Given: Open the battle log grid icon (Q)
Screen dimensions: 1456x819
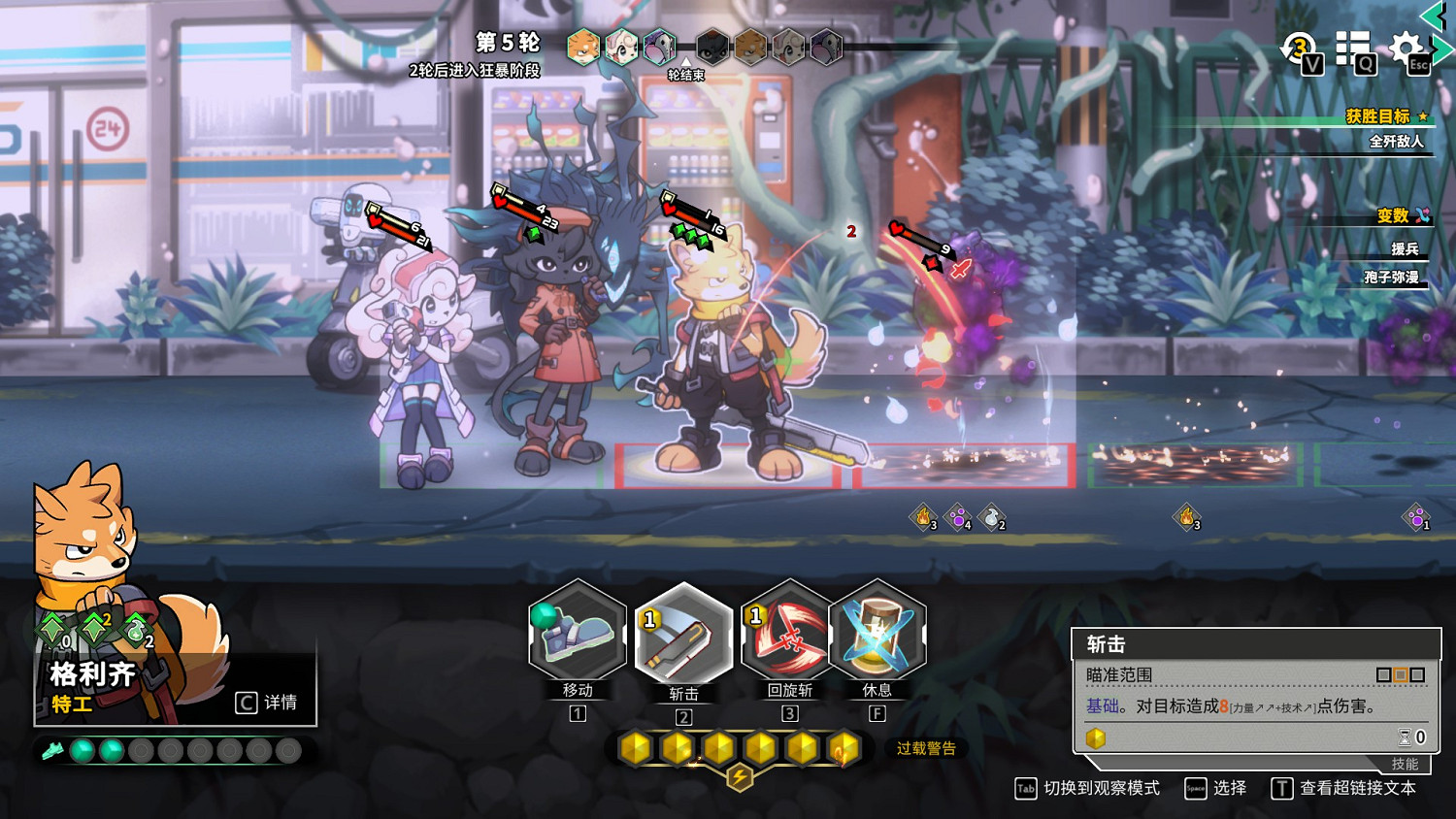Looking at the screenshot, I should tap(1353, 47).
